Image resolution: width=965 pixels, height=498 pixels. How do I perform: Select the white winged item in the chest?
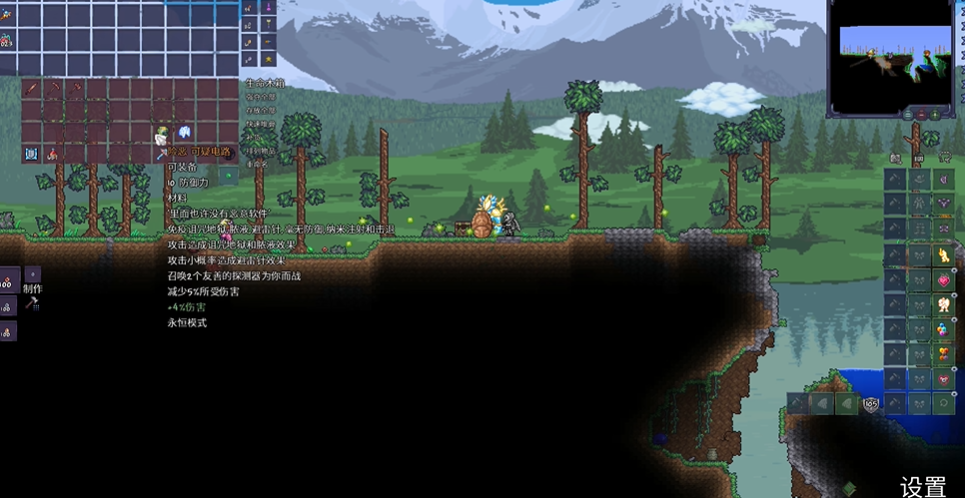(184, 132)
